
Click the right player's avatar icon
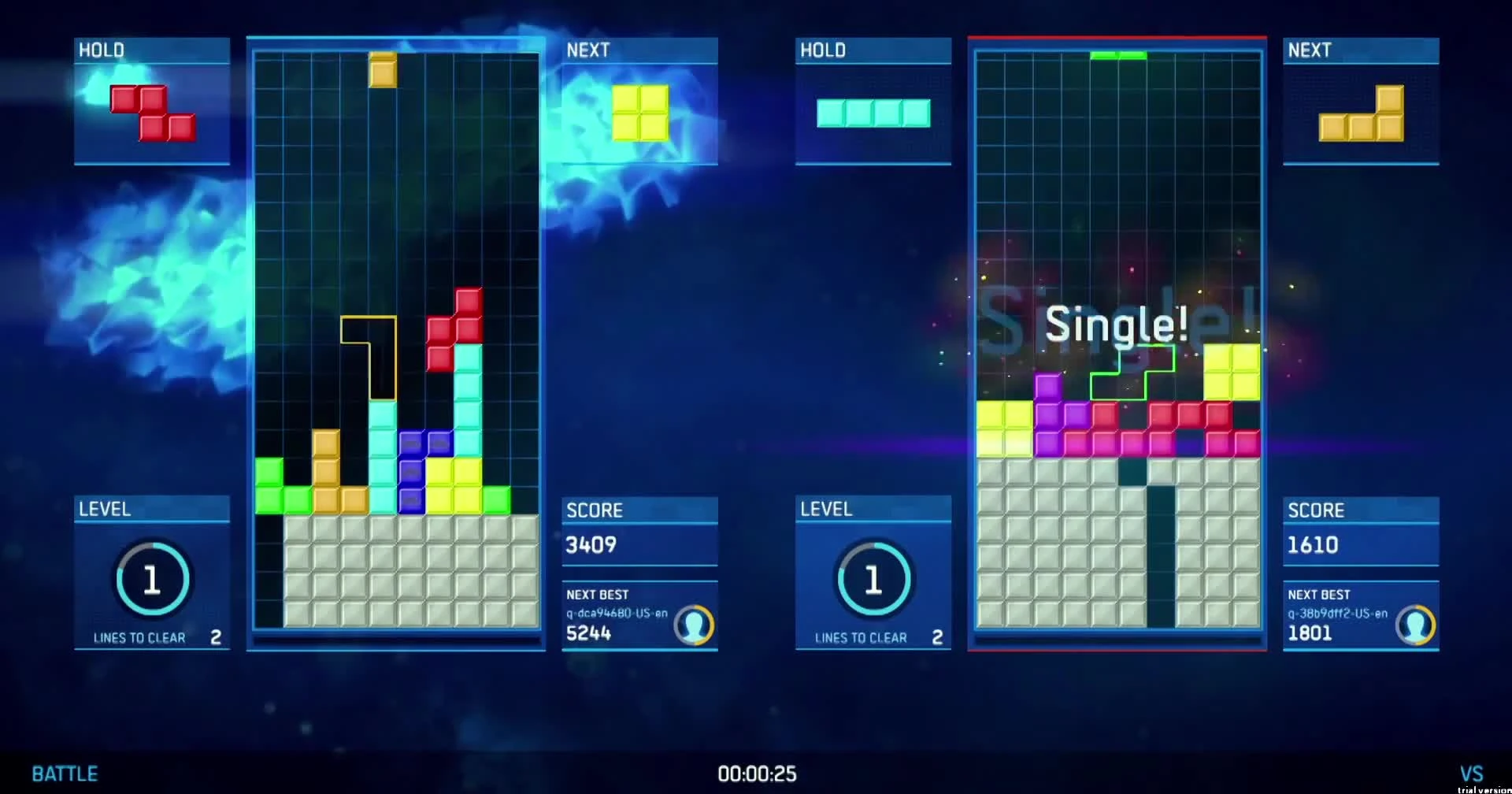(1415, 625)
